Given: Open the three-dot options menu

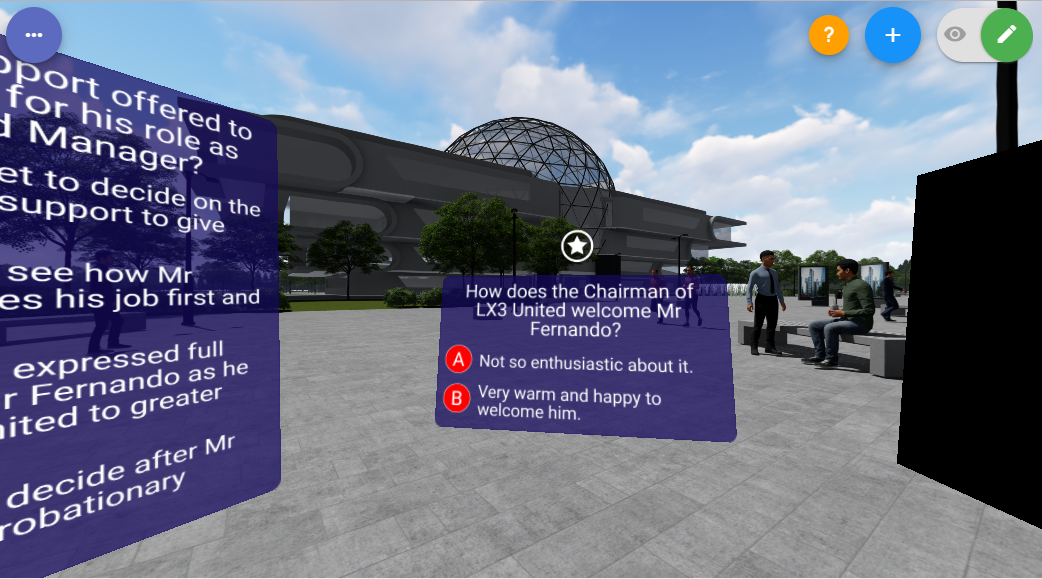Looking at the screenshot, I should [34, 35].
